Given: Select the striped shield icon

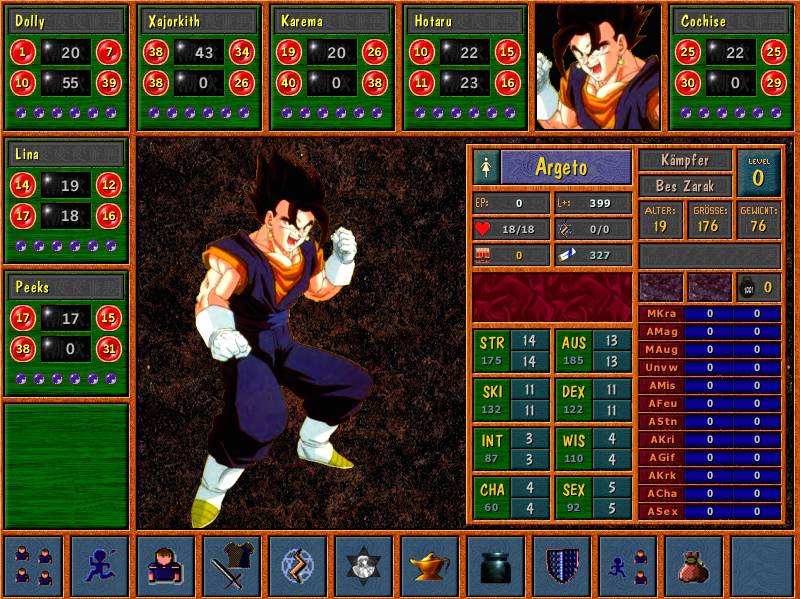Looking at the screenshot, I should (x=562, y=566).
